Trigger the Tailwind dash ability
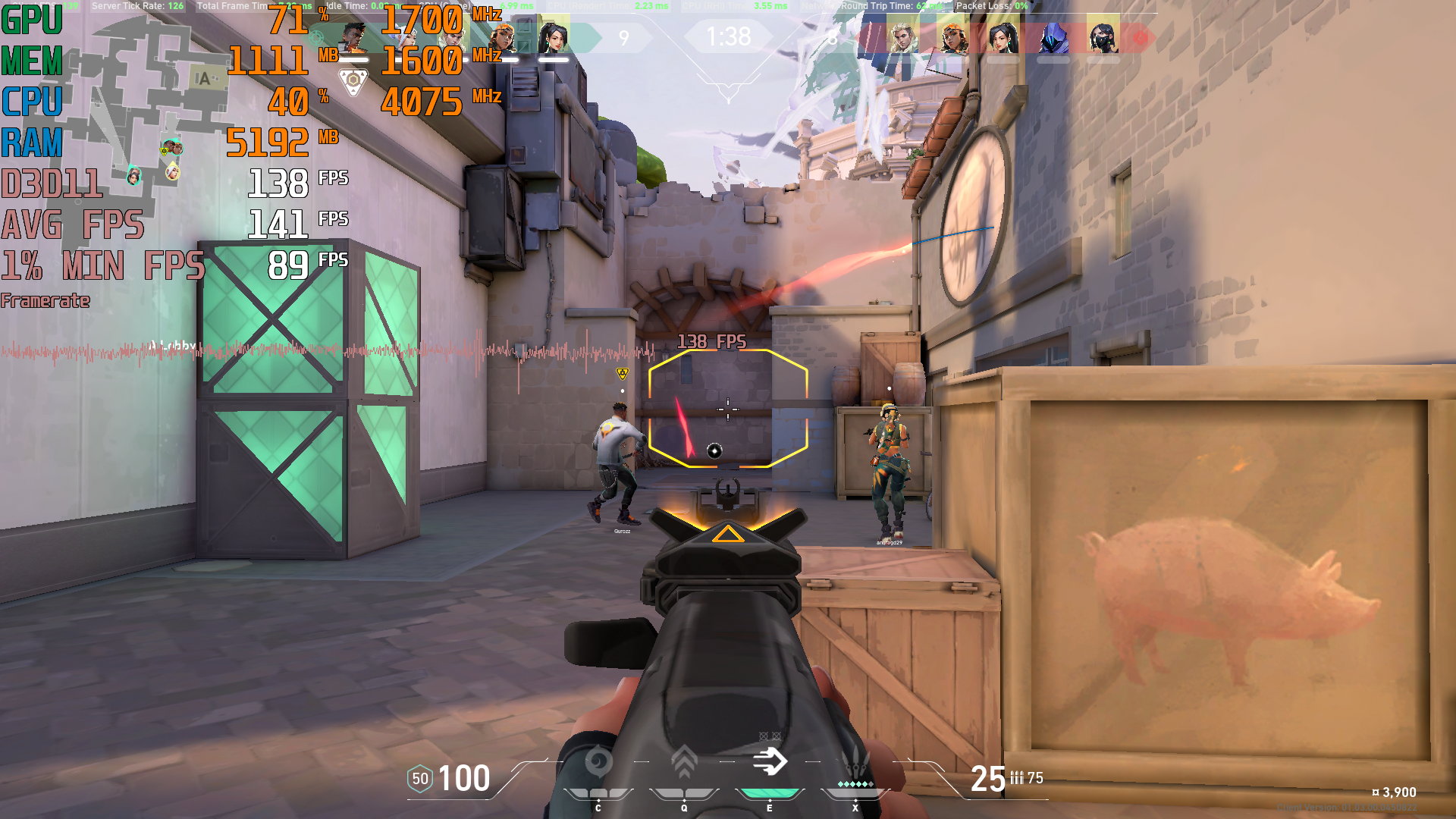 [770, 761]
